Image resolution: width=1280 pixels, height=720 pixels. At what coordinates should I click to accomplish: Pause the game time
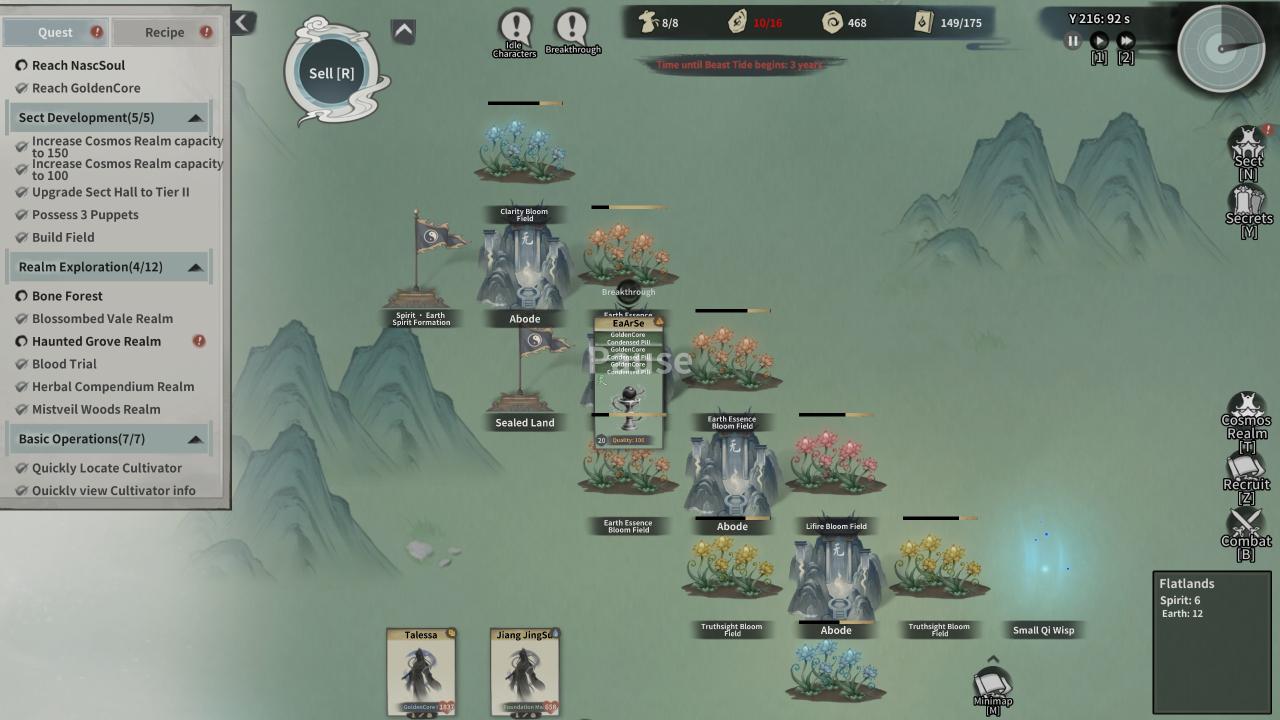point(1072,41)
